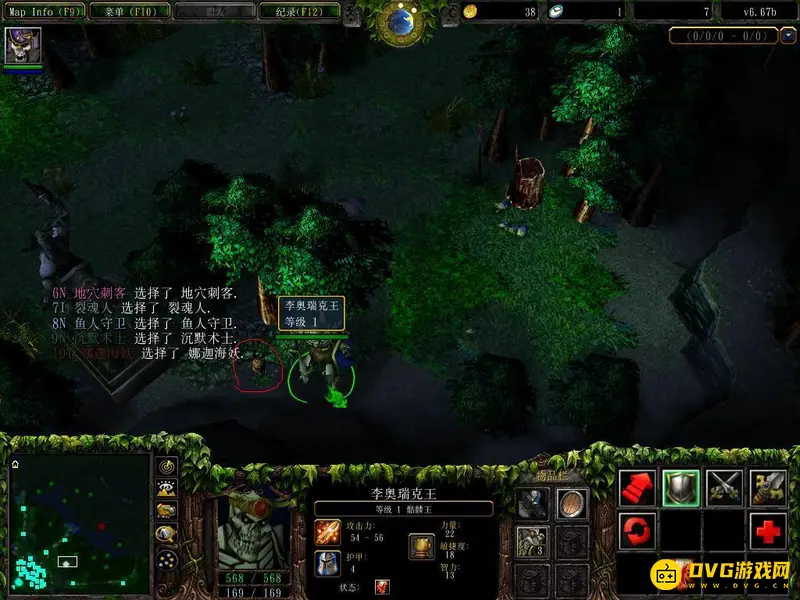Expand the scoreboard dropdown arrow
Image resolution: width=800 pixels, height=600 pixels.
[x=787, y=36]
